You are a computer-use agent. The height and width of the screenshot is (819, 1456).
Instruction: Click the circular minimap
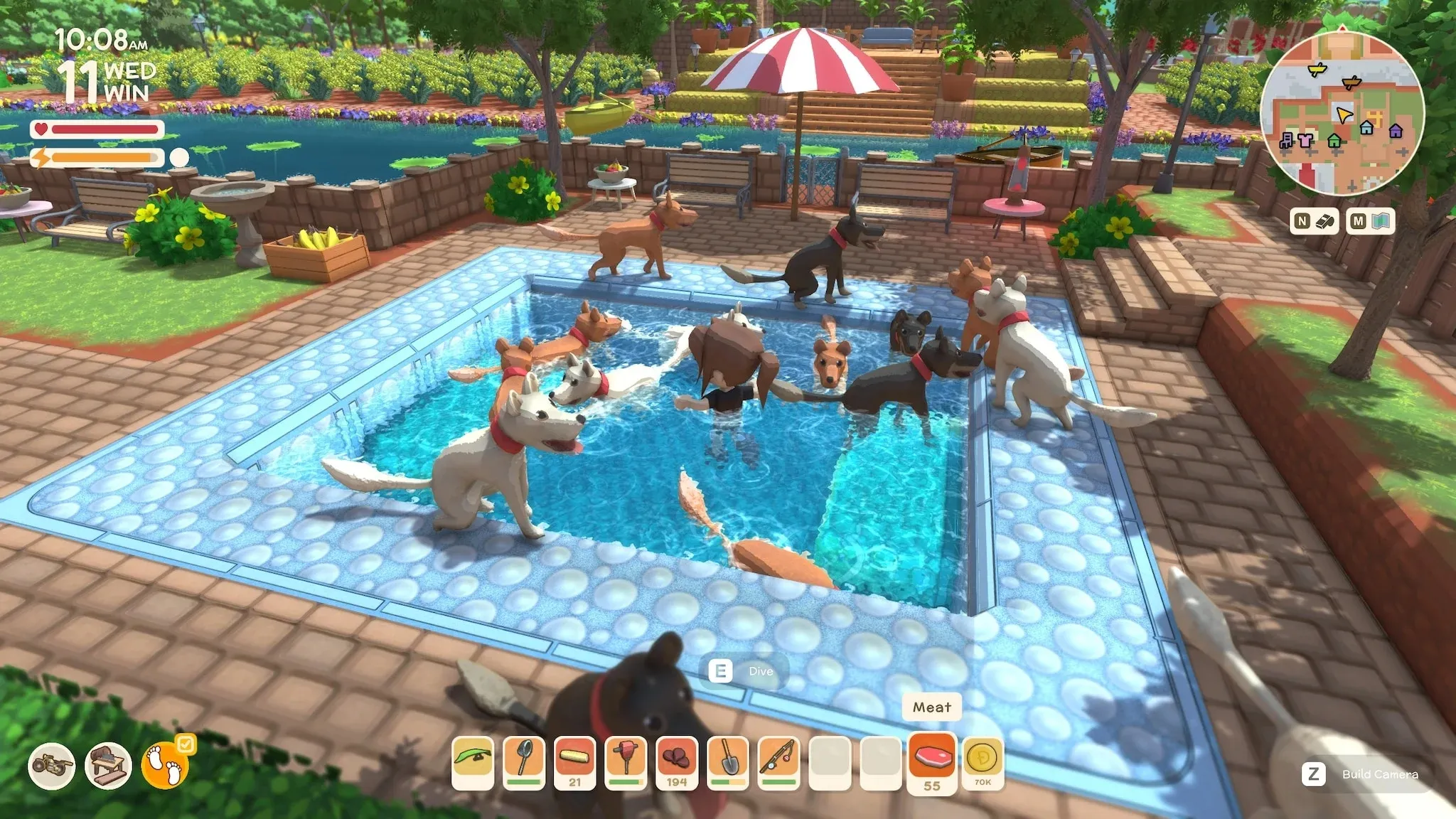(x=1342, y=114)
